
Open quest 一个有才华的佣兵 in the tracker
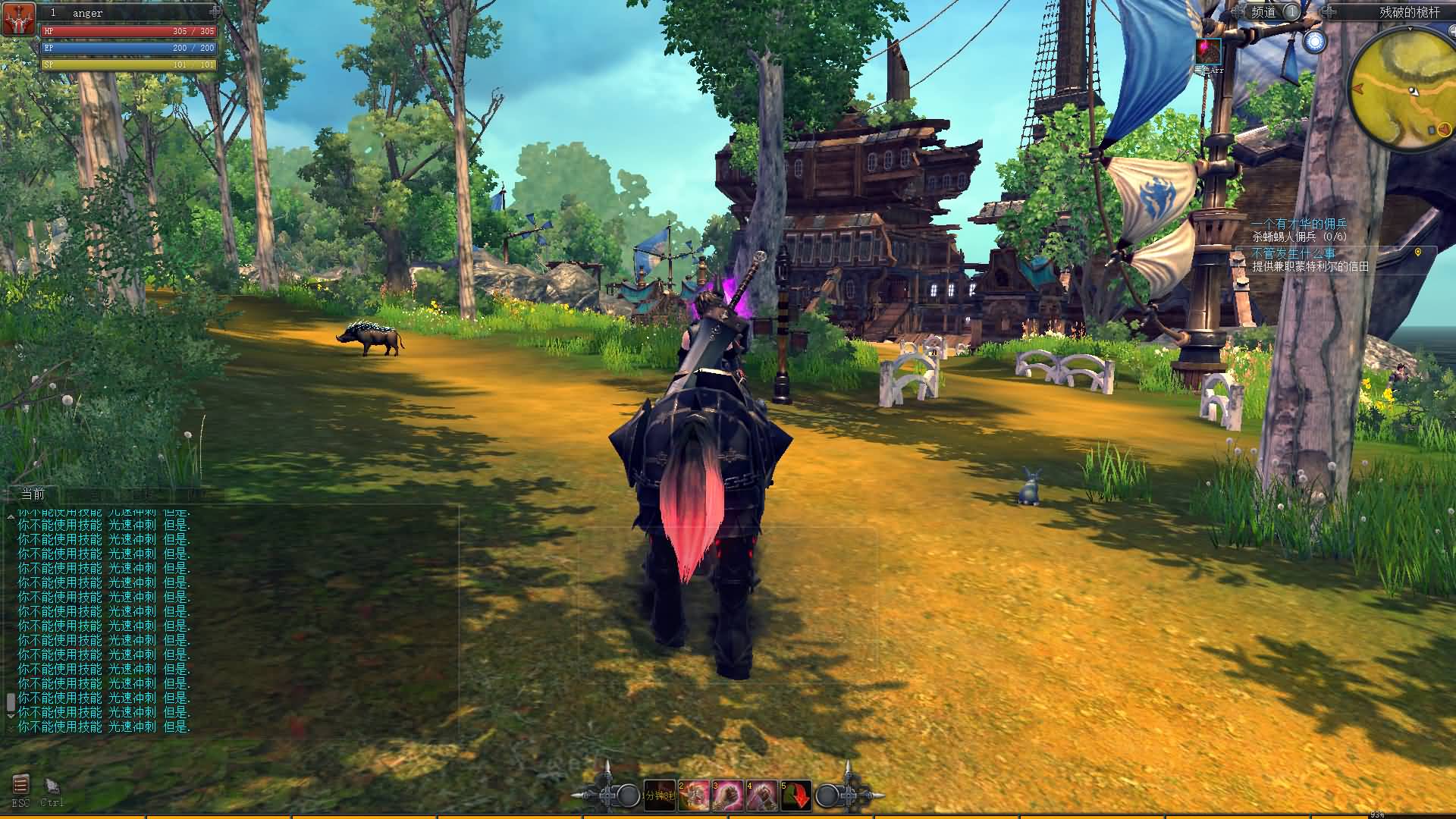pyautogui.click(x=1299, y=224)
